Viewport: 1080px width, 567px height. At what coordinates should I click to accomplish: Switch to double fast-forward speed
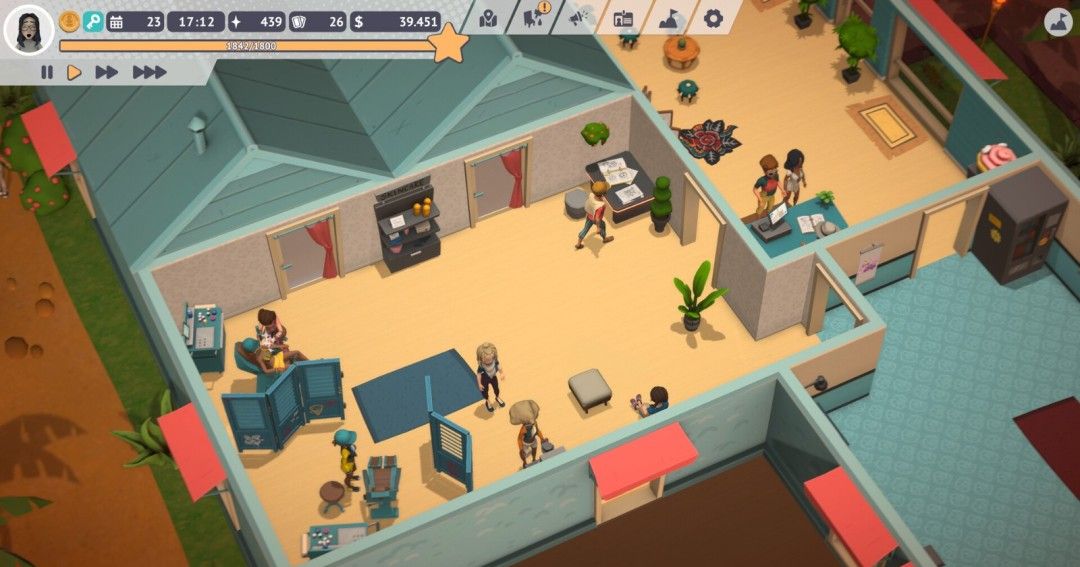(106, 72)
